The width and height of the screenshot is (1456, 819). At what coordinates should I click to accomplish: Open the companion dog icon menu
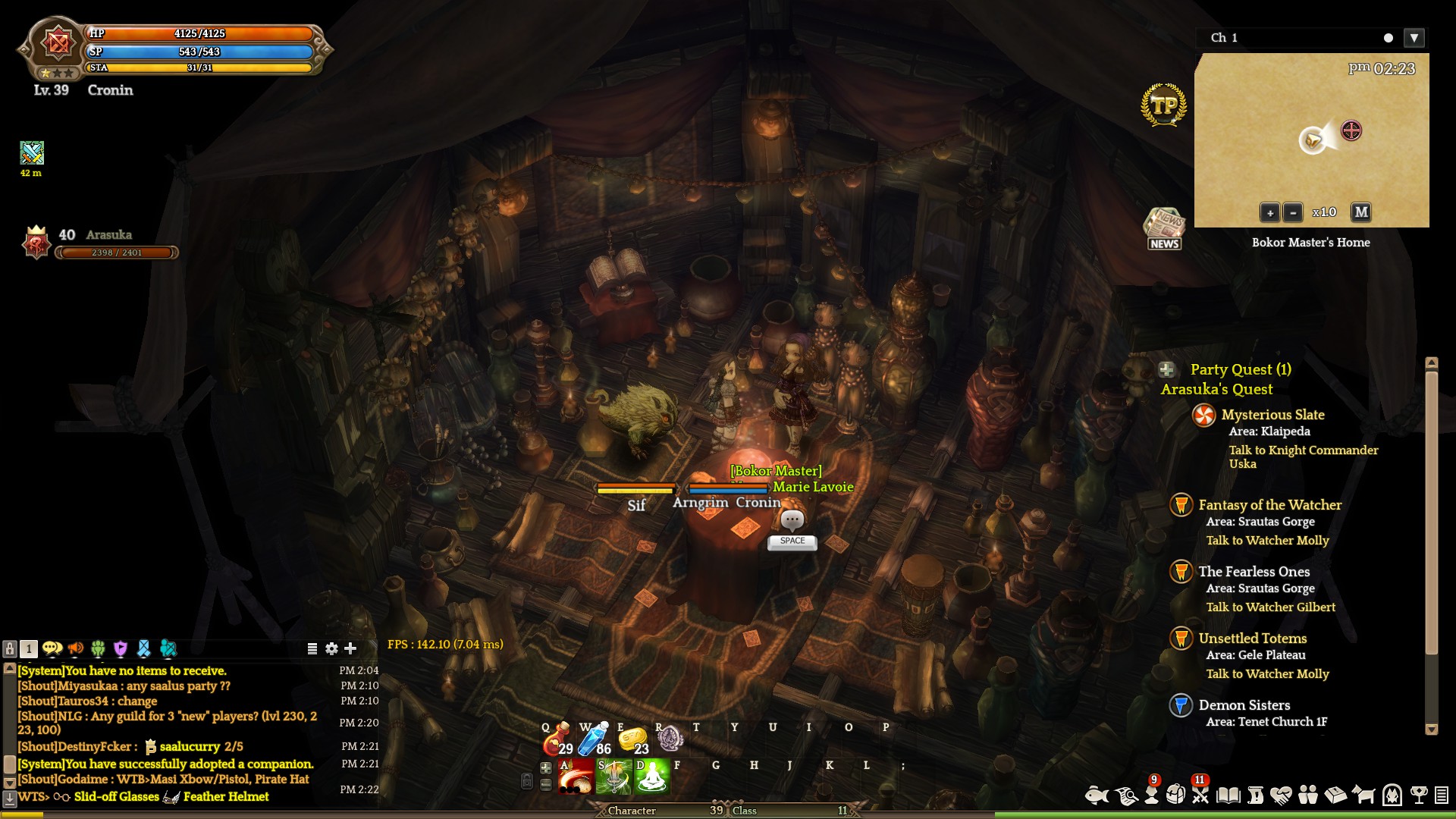pyautogui.click(x=1363, y=795)
